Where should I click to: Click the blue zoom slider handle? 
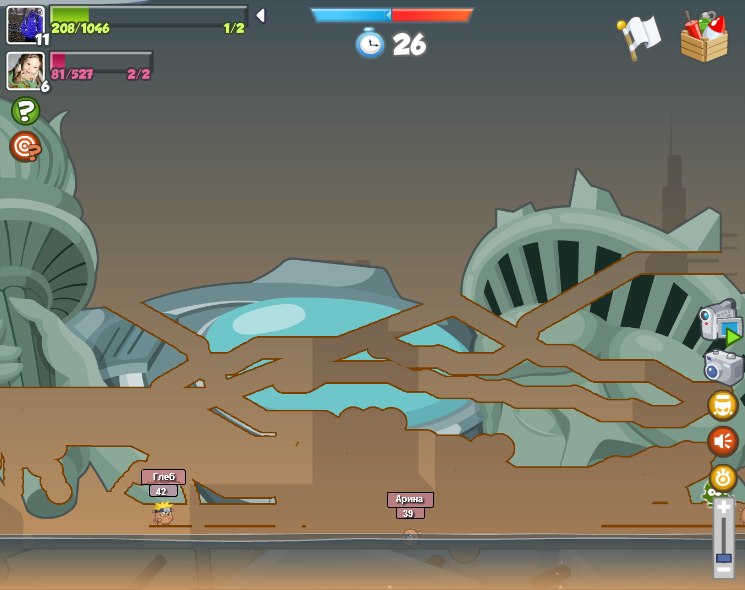pos(723,557)
